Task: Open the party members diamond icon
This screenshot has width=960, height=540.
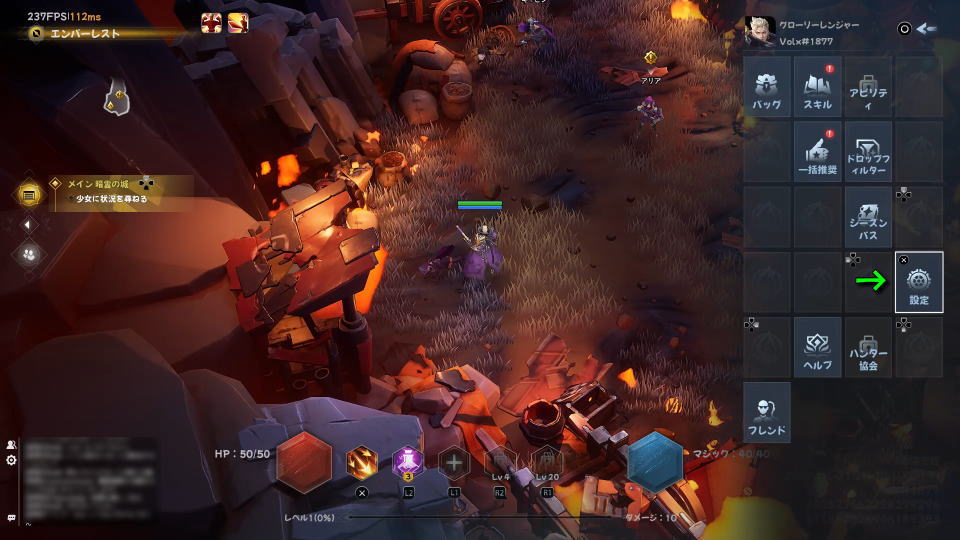Action: pos(30,255)
